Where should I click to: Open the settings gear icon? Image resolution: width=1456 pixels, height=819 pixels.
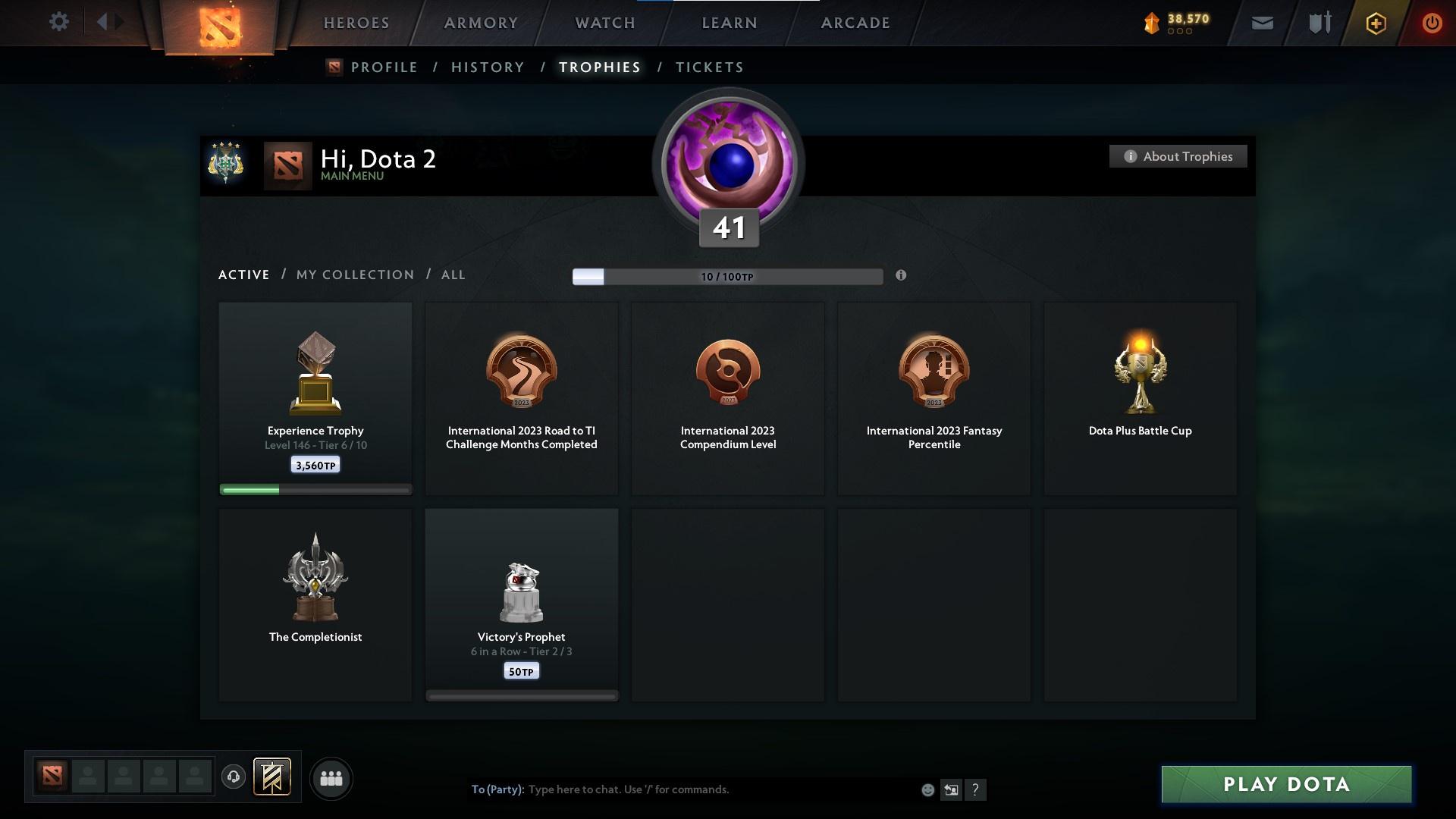[59, 22]
